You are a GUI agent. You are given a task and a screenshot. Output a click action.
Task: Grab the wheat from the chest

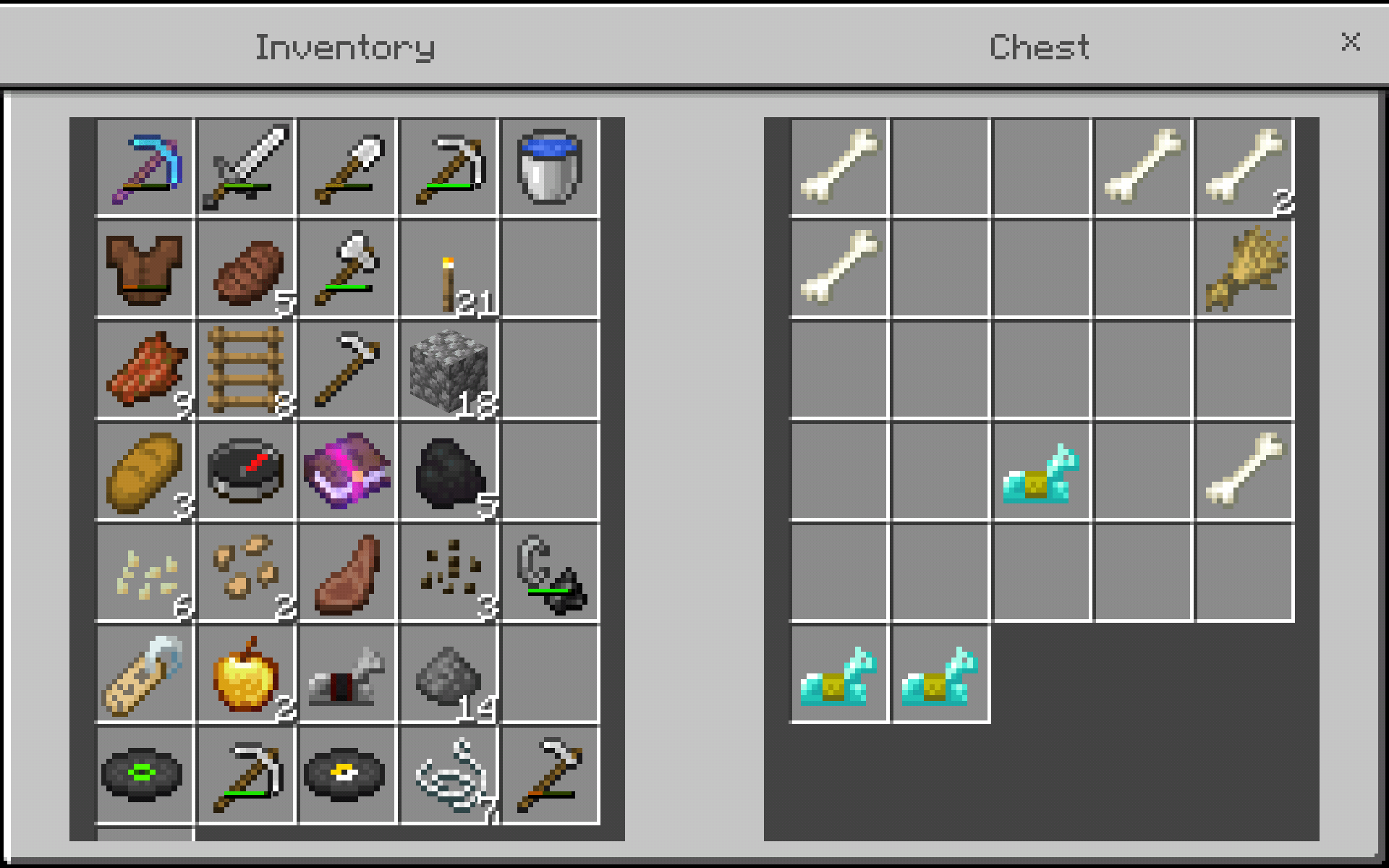click(x=1244, y=269)
